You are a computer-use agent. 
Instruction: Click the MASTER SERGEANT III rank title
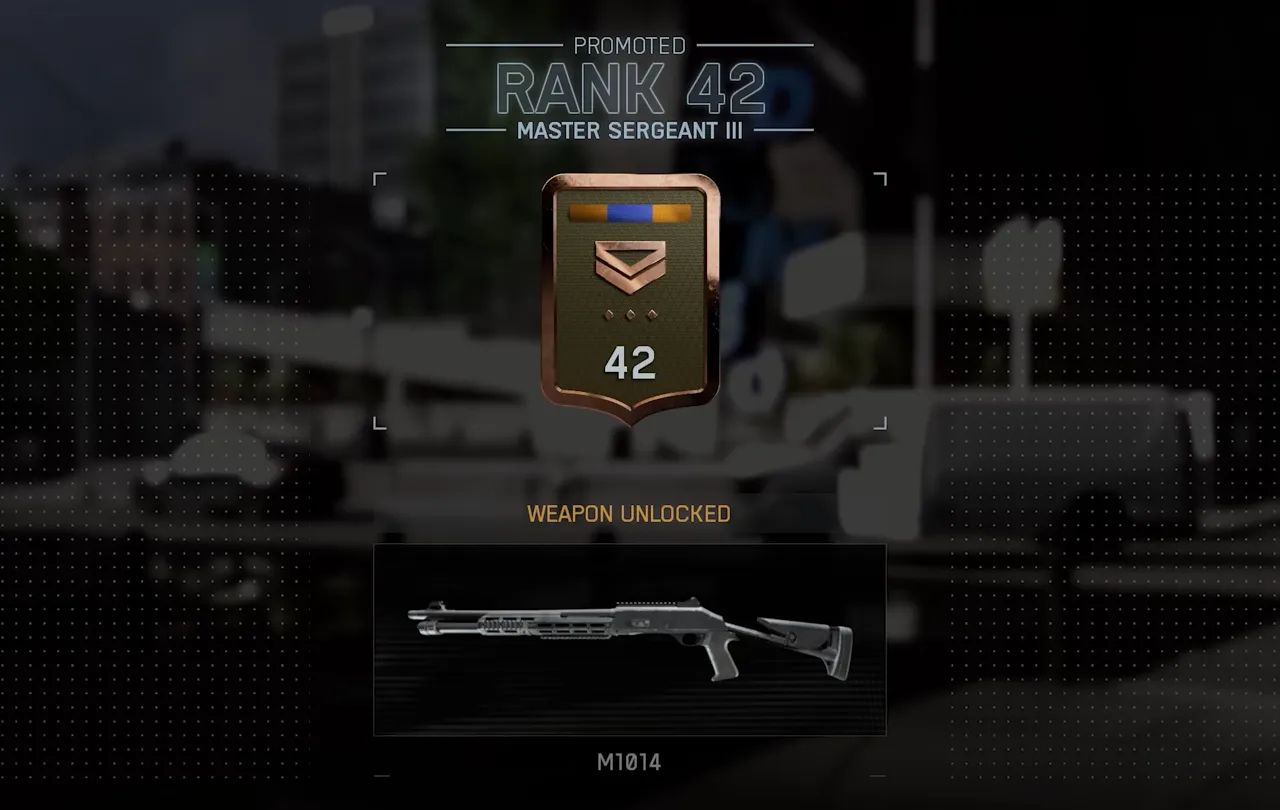coord(631,129)
